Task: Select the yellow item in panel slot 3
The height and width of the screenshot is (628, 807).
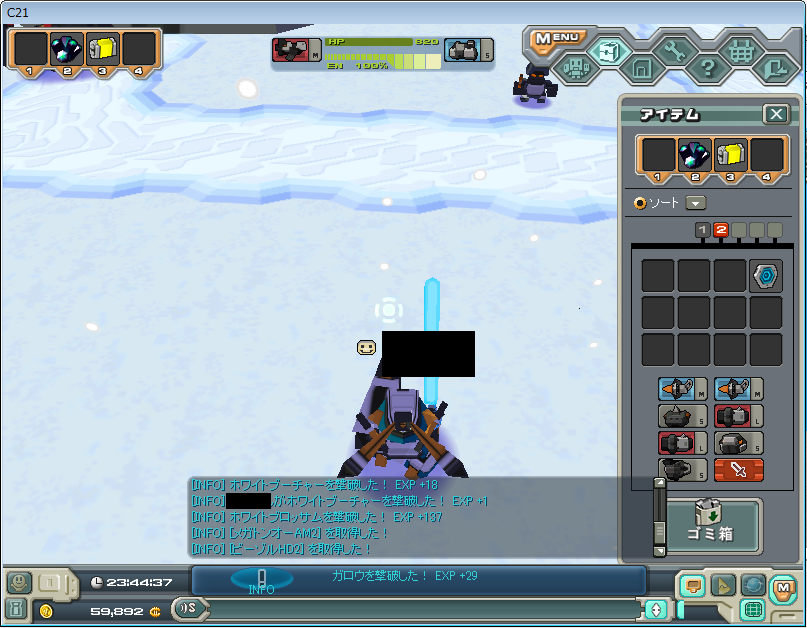Action: pyautogui.click(x=731, y=155)
